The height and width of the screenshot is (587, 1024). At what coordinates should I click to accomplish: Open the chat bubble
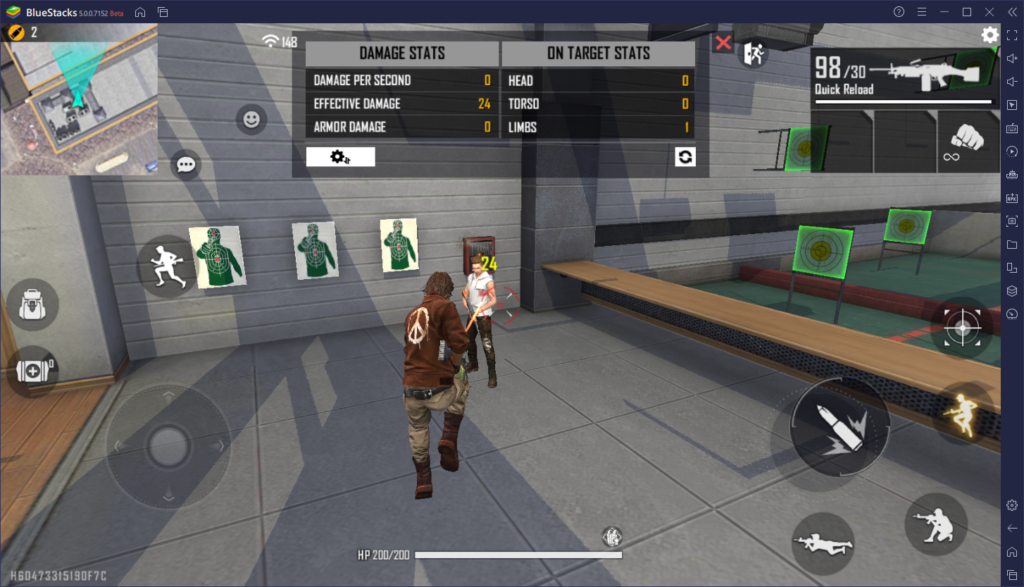(186, 165)
